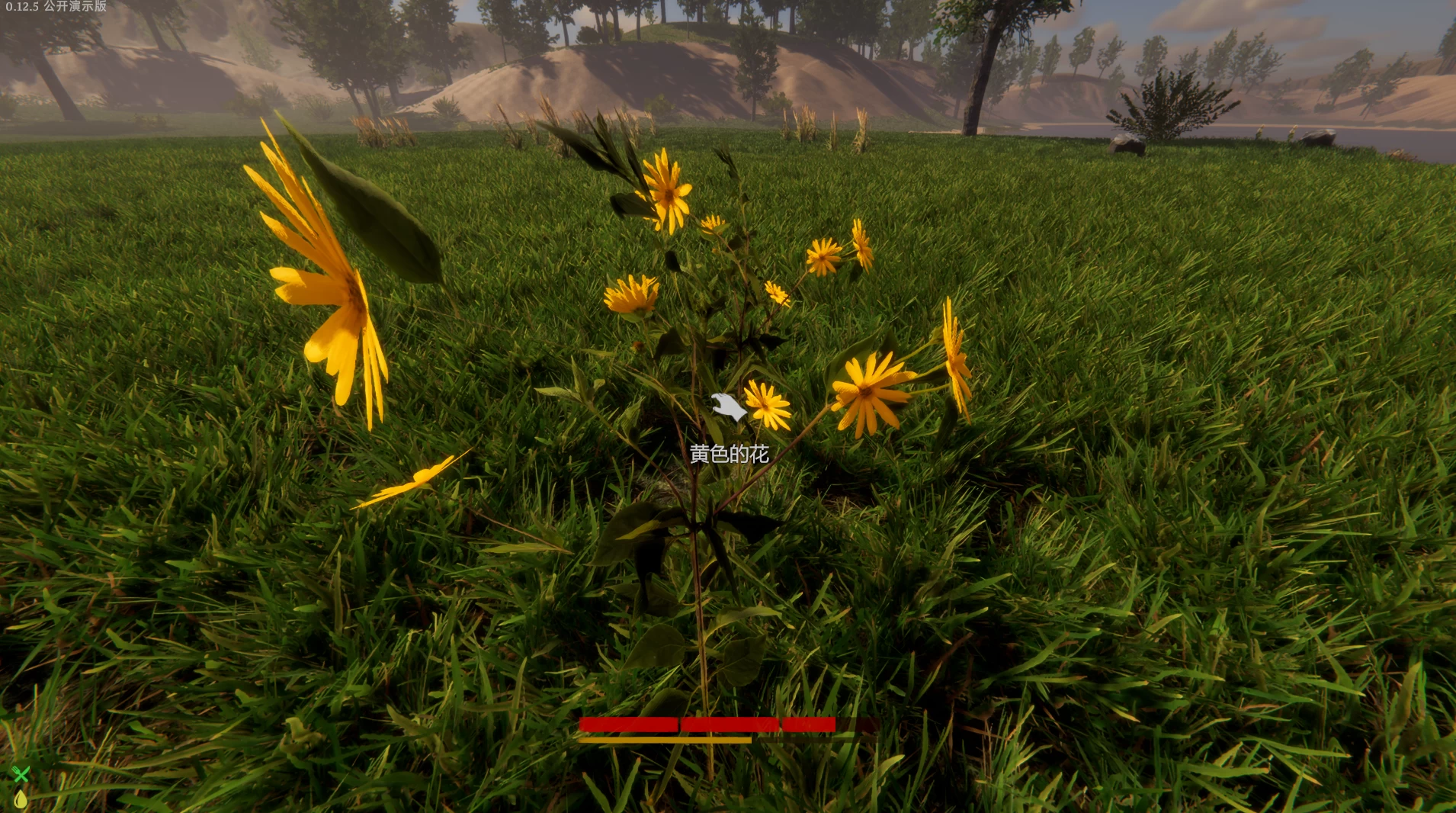Click the hand interaction cursor icon
This screenshot has height=813, width=1456.
[x=729, y=407]
